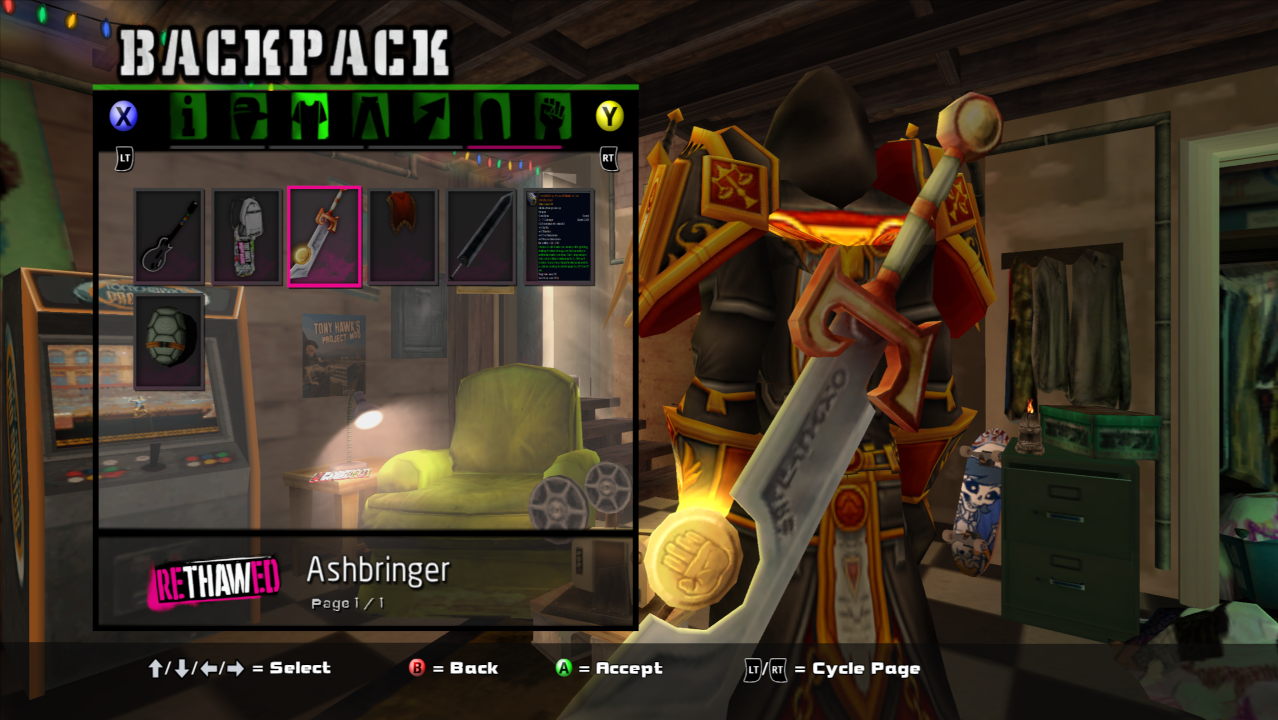Select the guitar backpack item
Viewport: 1278px width, 720px height.
point(169,237)
